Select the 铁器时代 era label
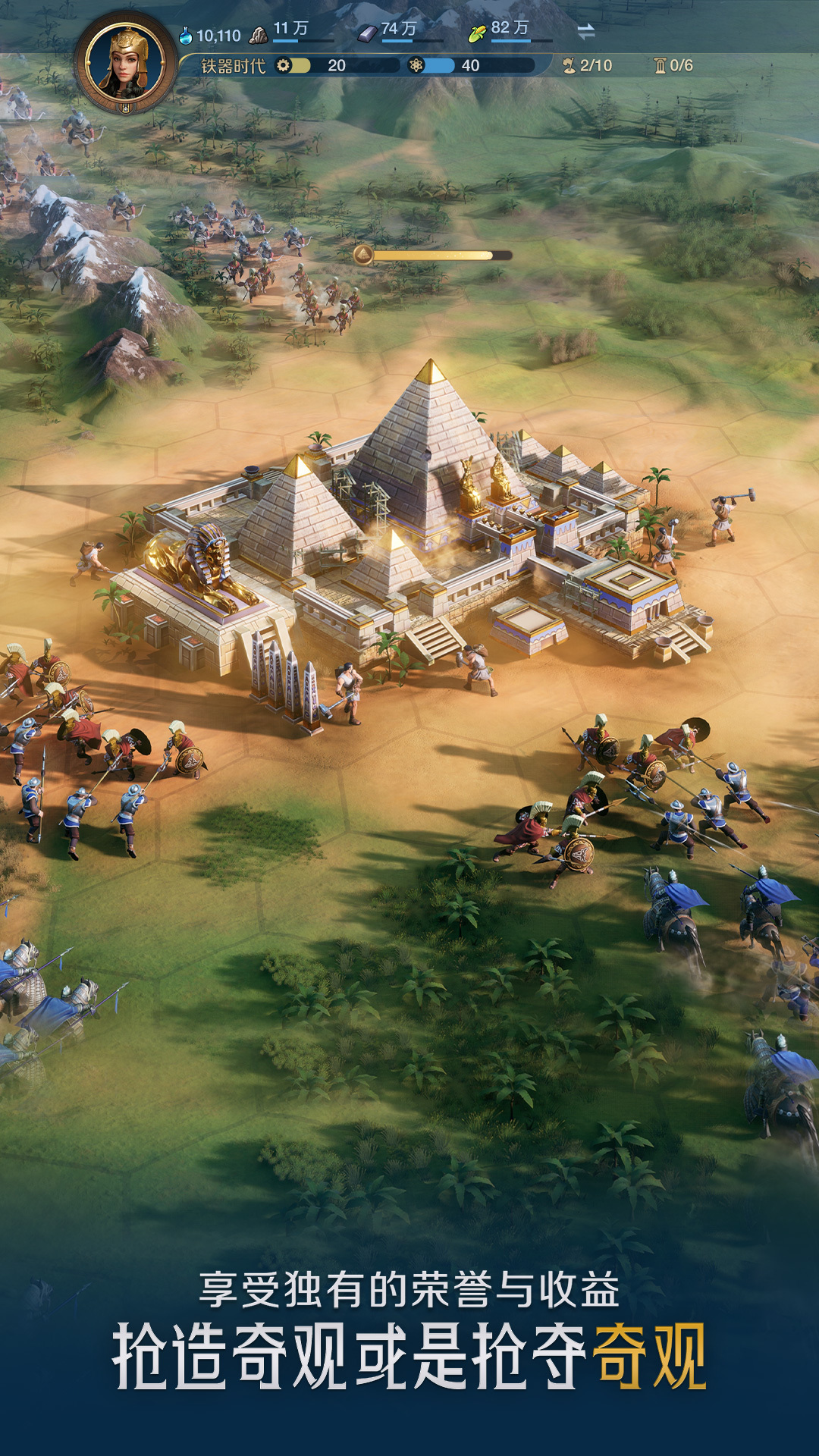The image size is (819, 1456). 233,67
